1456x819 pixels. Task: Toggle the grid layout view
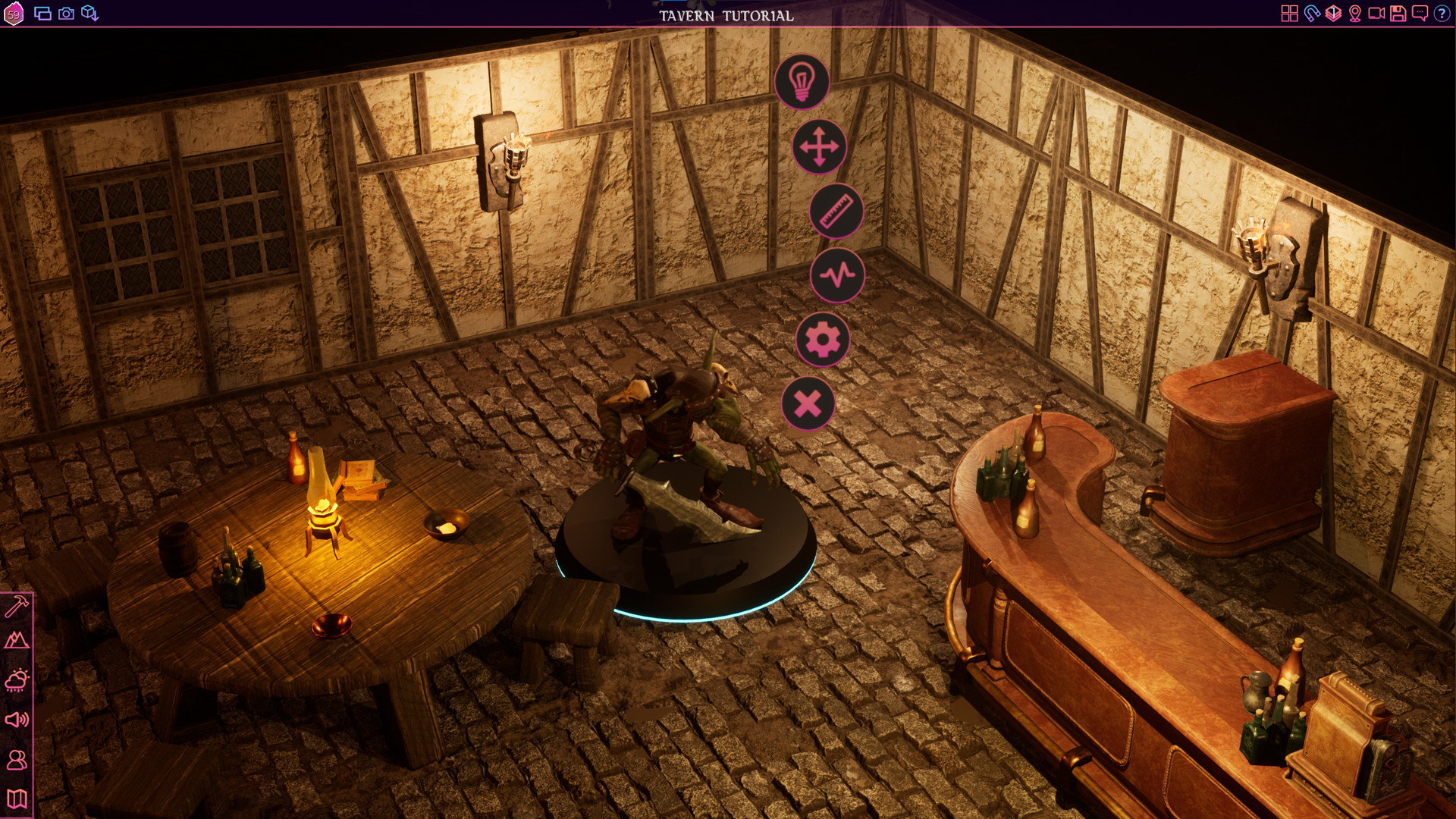[x=1290, y=13]
